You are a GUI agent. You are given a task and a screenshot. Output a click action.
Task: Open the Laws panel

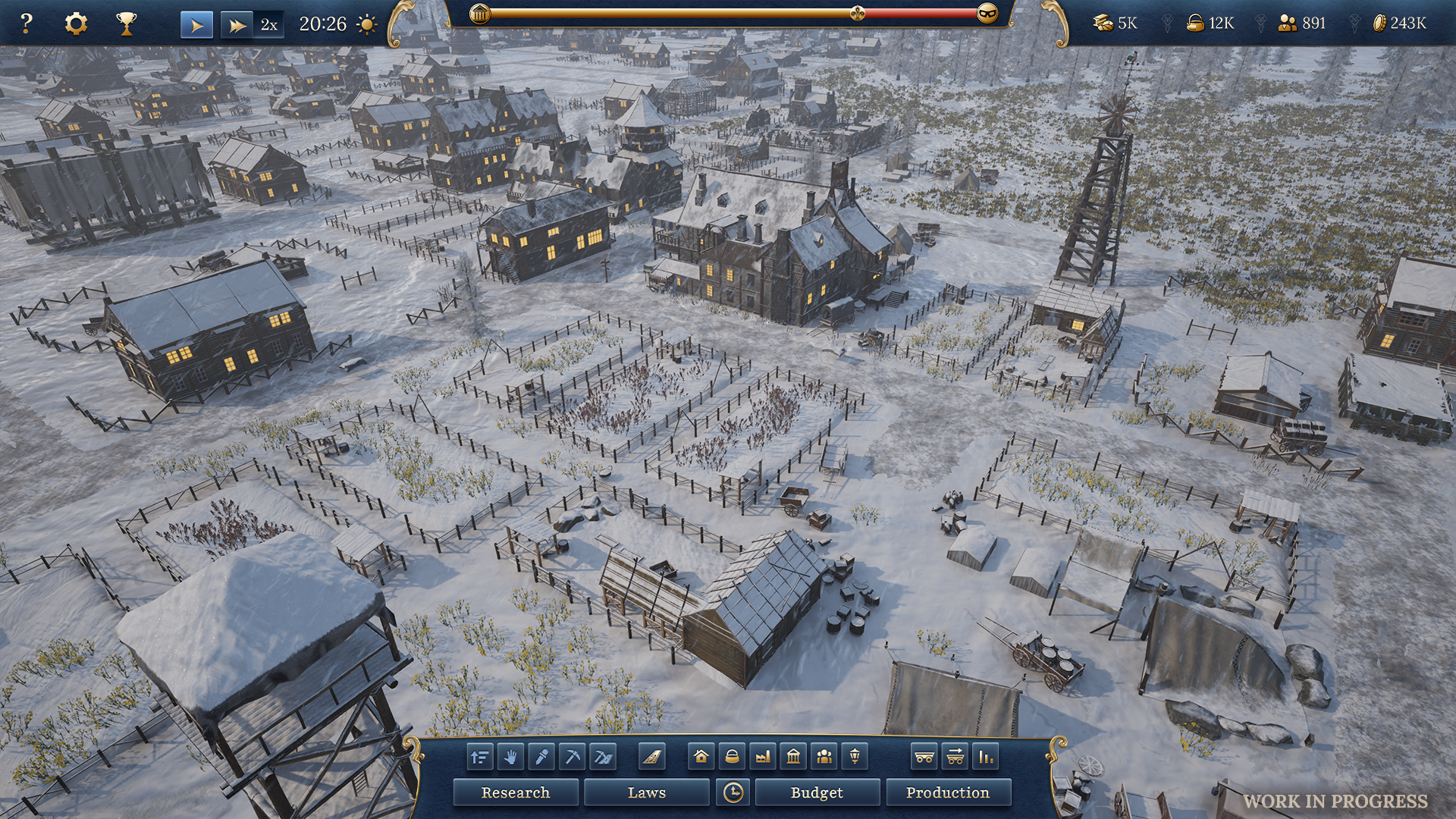(646, 792)
